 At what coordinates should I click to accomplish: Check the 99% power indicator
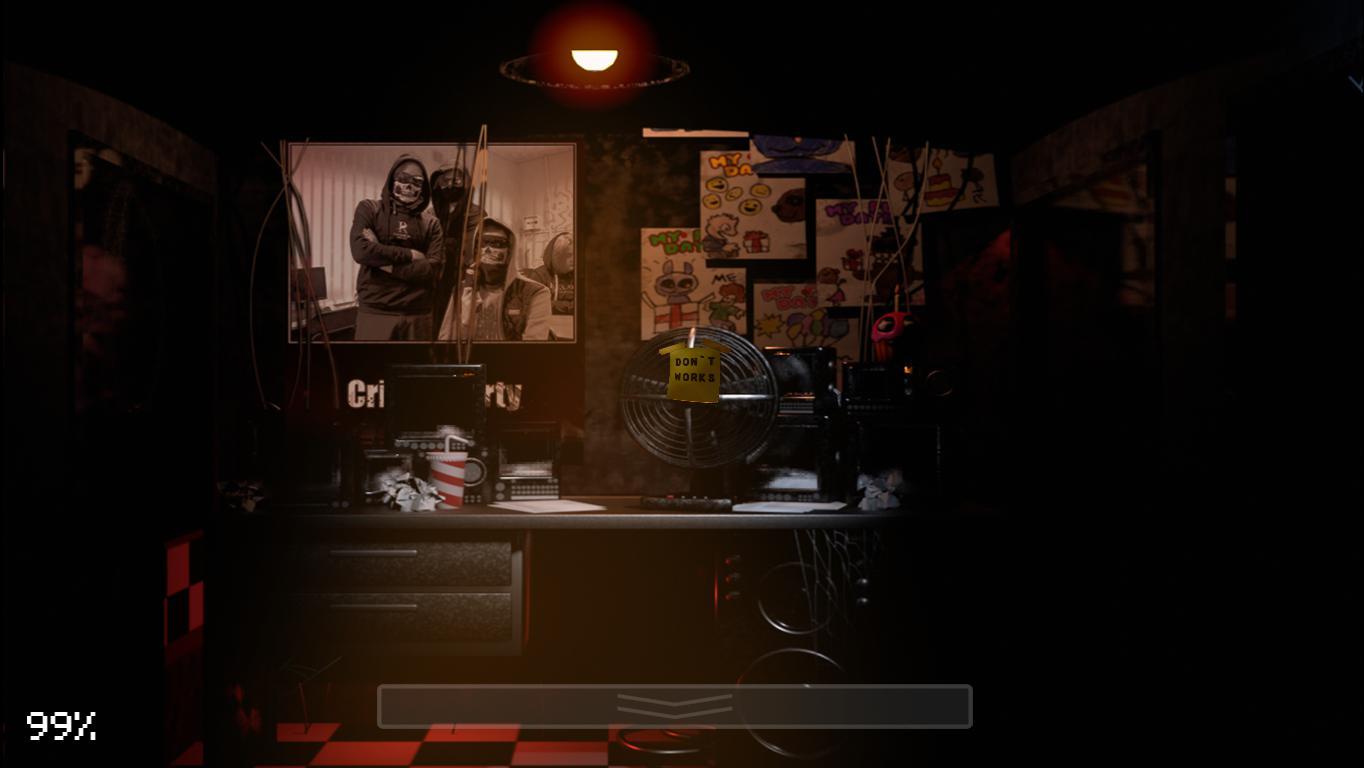tap(60, 727)
